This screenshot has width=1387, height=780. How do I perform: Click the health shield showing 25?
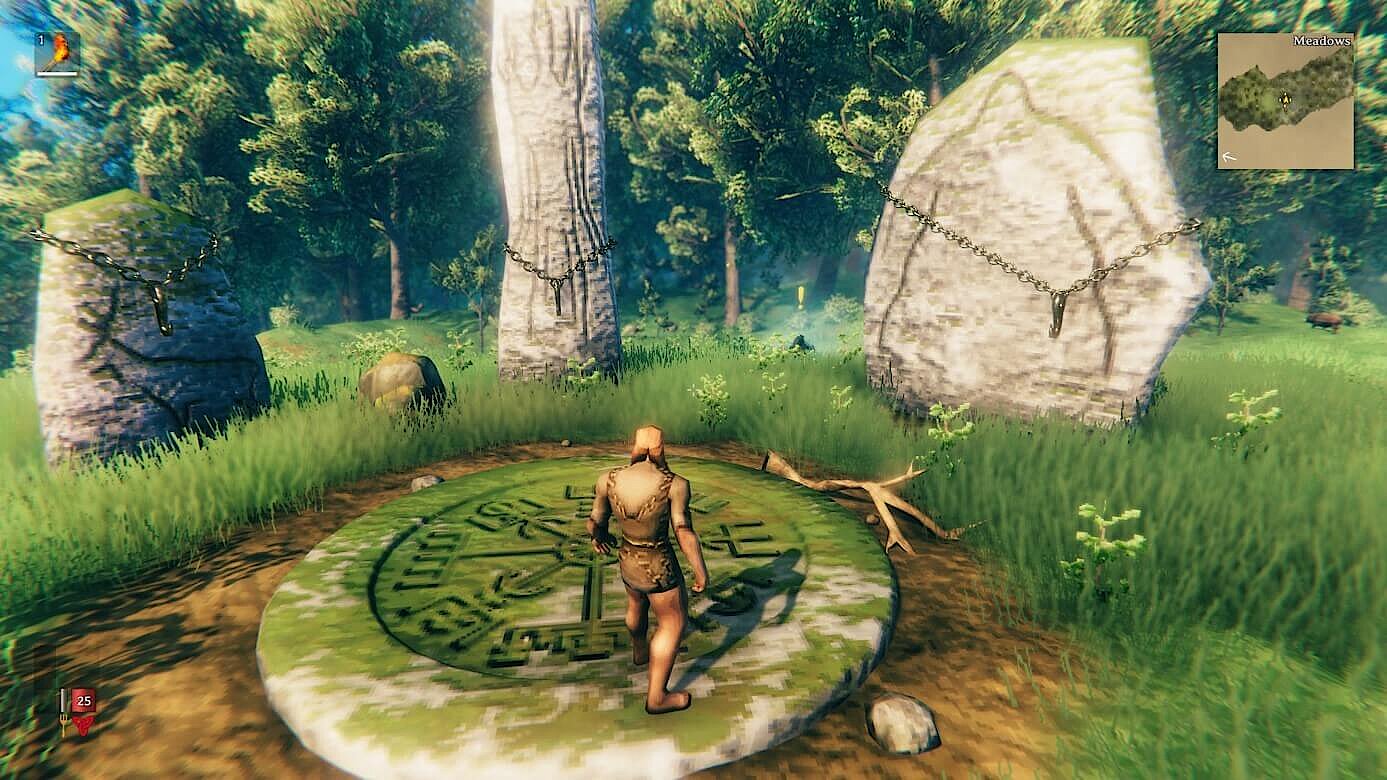tap(84, 700)
